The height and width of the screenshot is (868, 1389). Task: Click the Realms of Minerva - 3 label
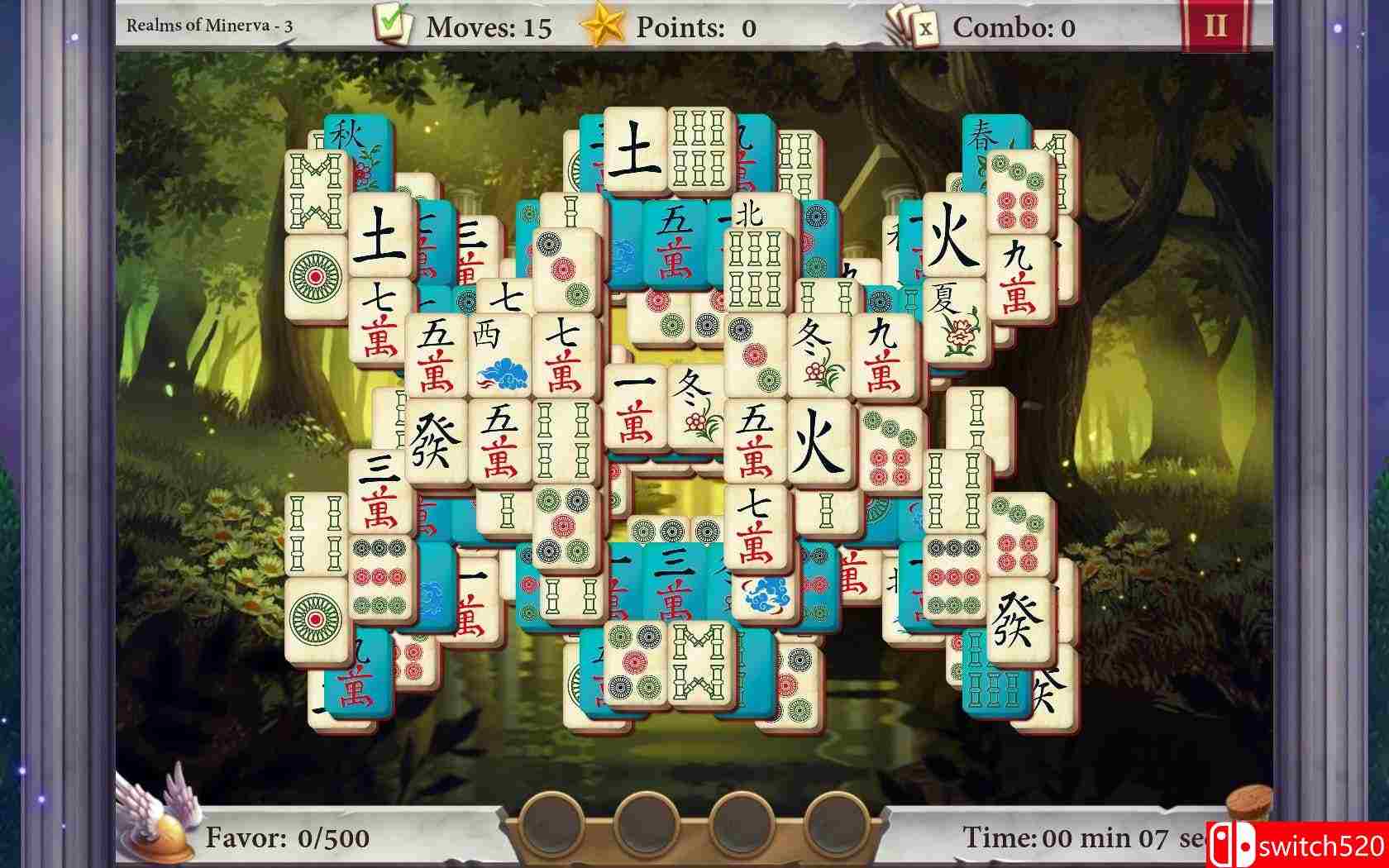[211, 23]
